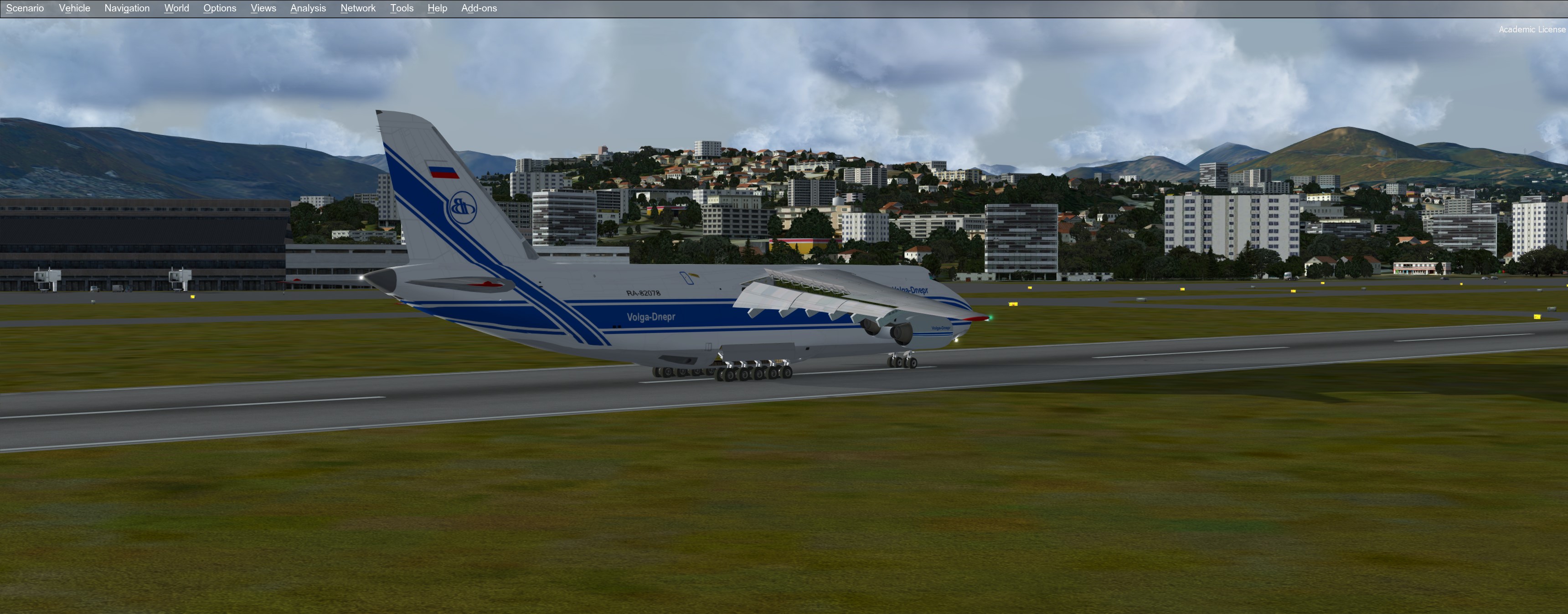
Task: Open the Options menu
Action: pyautogui.click(x=220, y=9)
